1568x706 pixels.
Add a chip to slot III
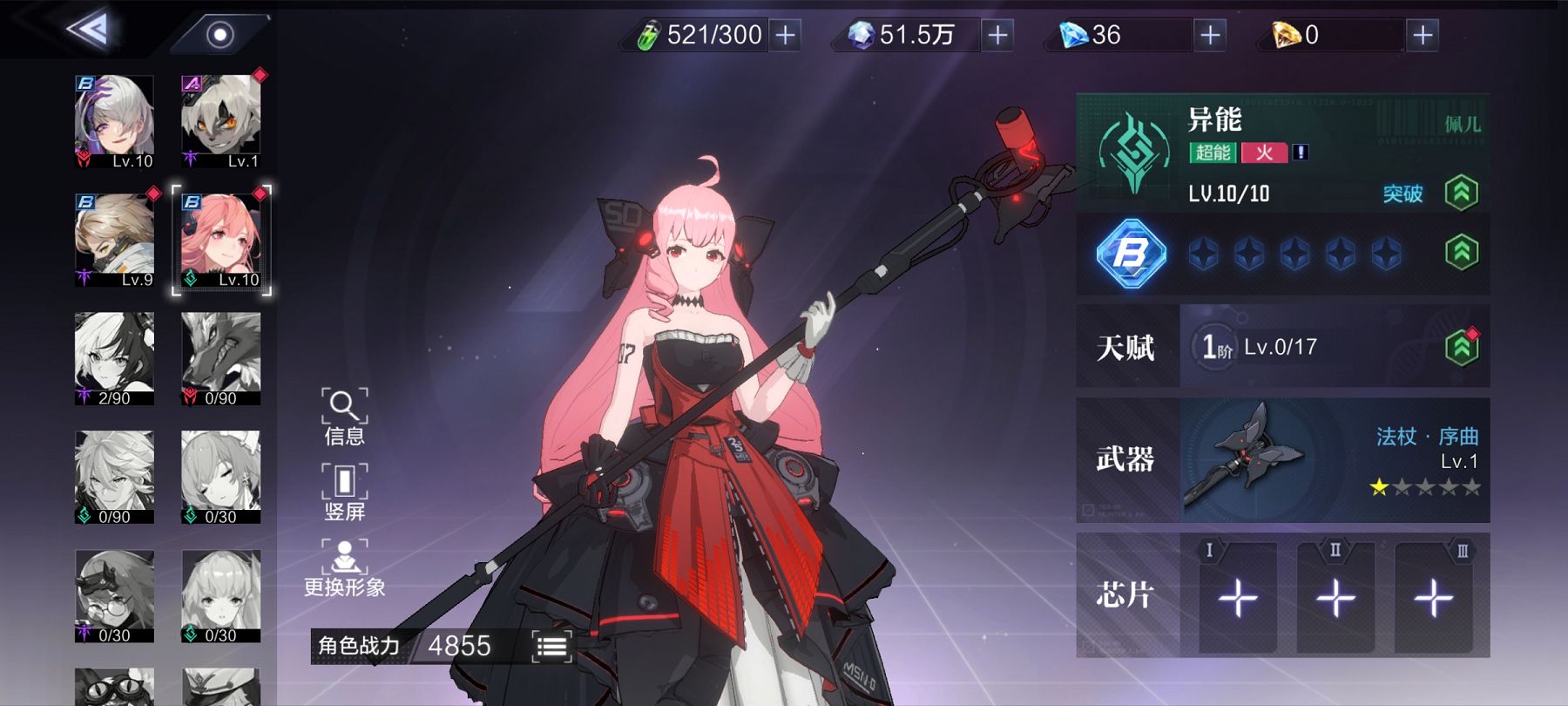1433,598
